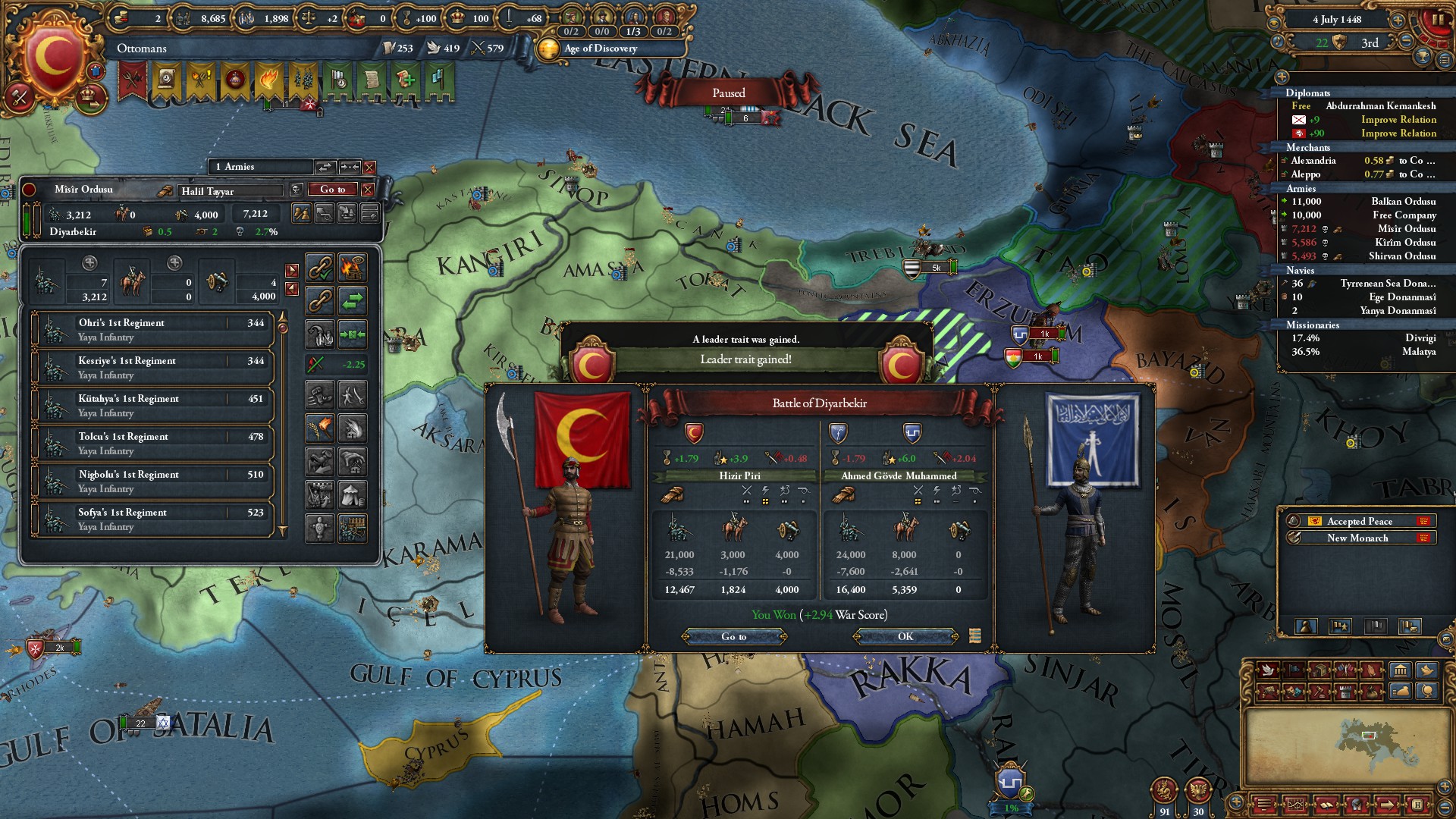Click the Leader trait gained banner

(x=745, y=359)
